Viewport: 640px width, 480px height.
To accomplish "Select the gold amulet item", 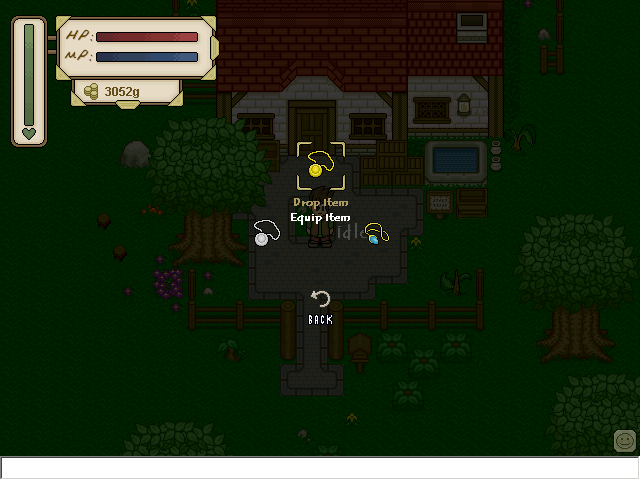I will (320, 165).
